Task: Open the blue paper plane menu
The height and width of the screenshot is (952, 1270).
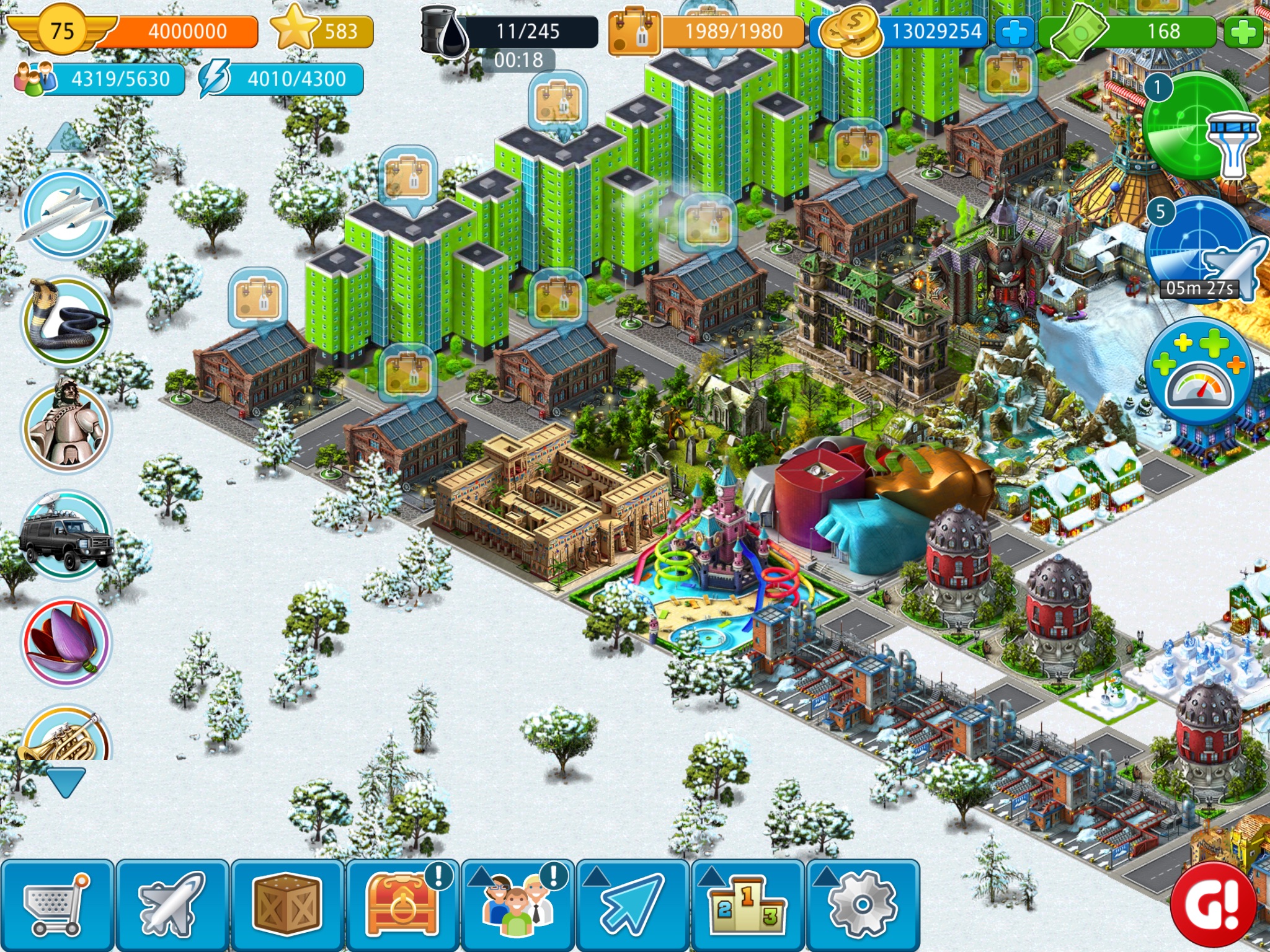Action: point(633,905)
